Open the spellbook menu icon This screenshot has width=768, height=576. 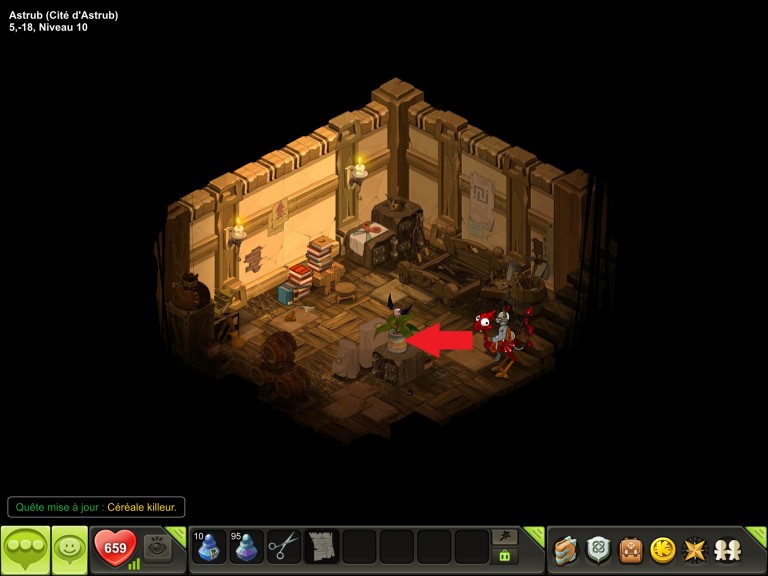coord(566,549)
